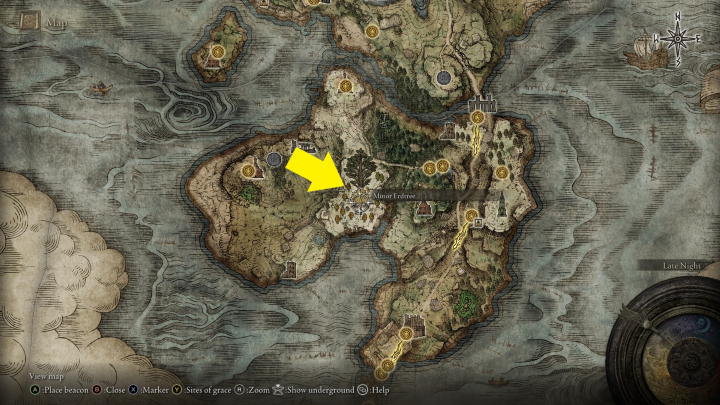
Task: Click the compass rose
Action: 677,40
